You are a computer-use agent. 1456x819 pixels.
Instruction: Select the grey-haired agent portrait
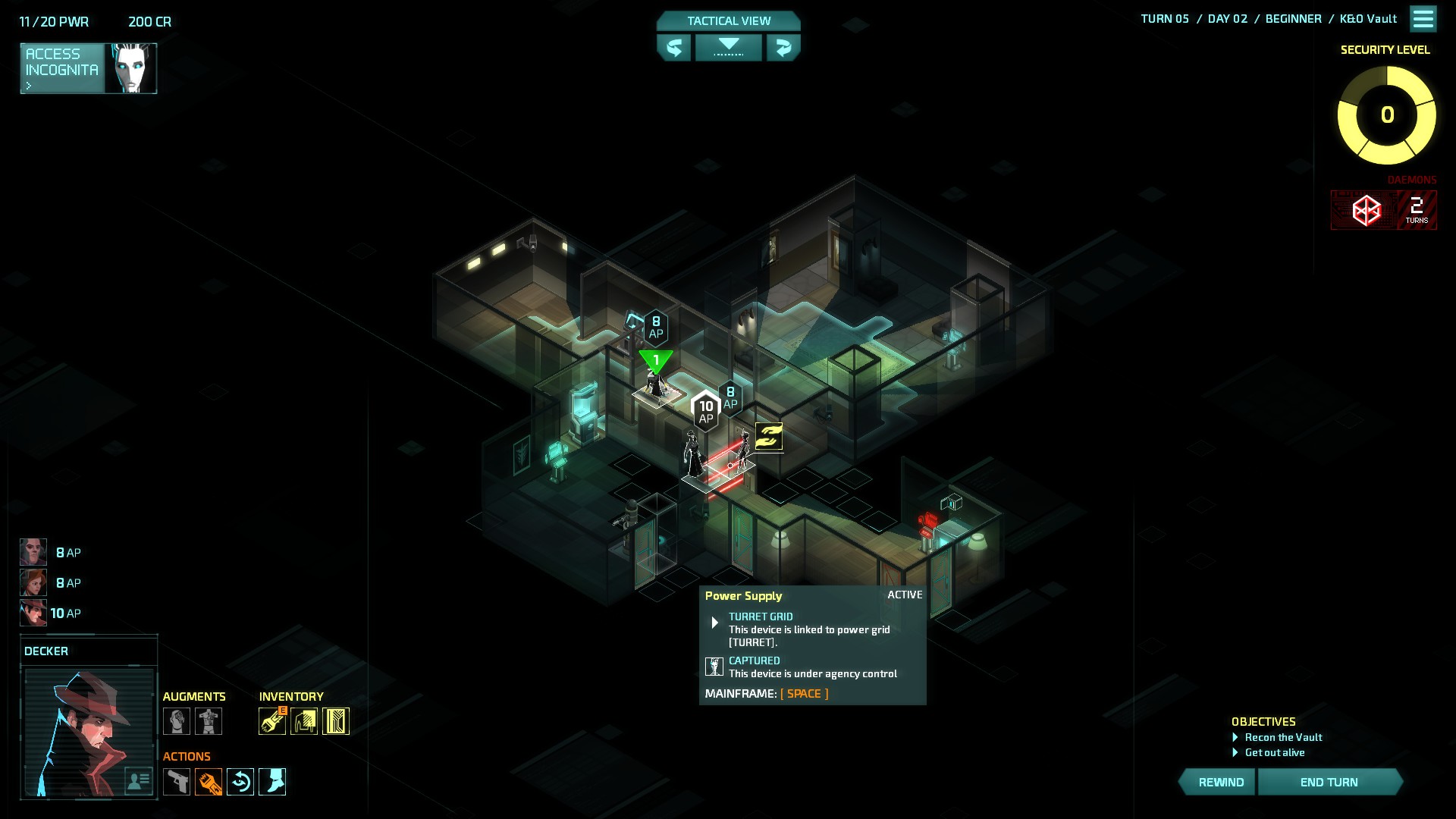coord(33,552)
